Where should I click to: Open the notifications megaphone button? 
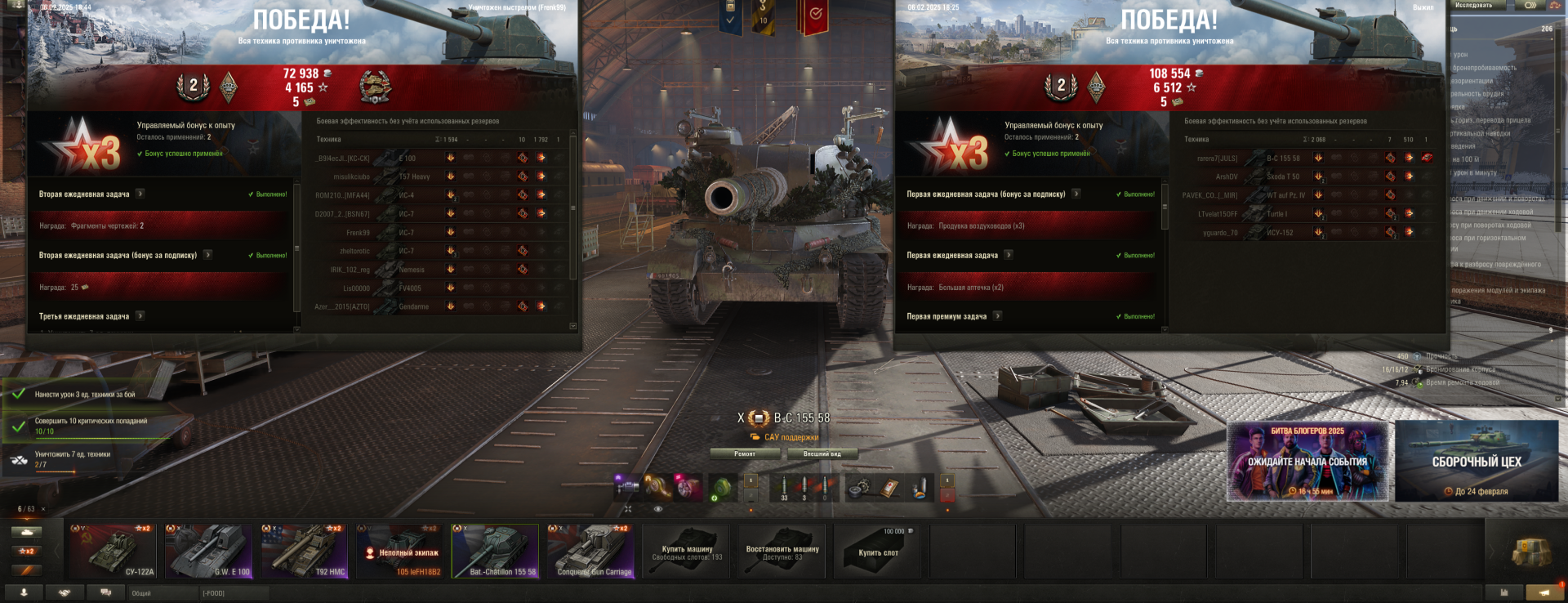tap(1543, 592)
